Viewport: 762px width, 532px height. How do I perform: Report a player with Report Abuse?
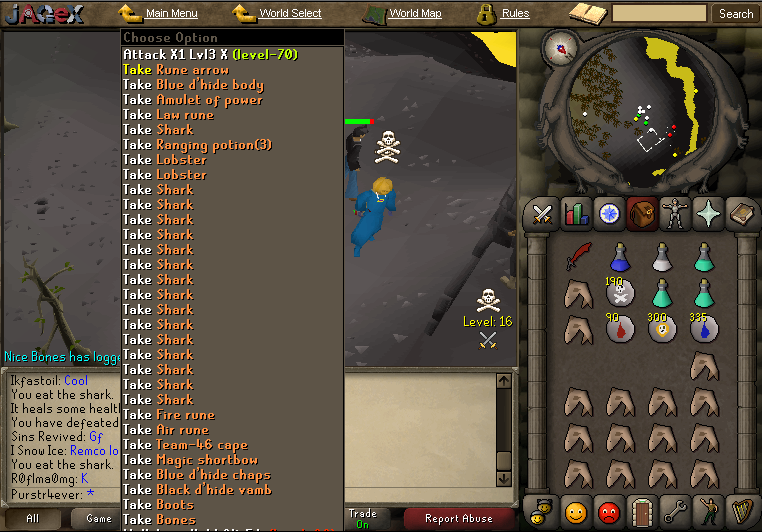[x=458, y=518]
